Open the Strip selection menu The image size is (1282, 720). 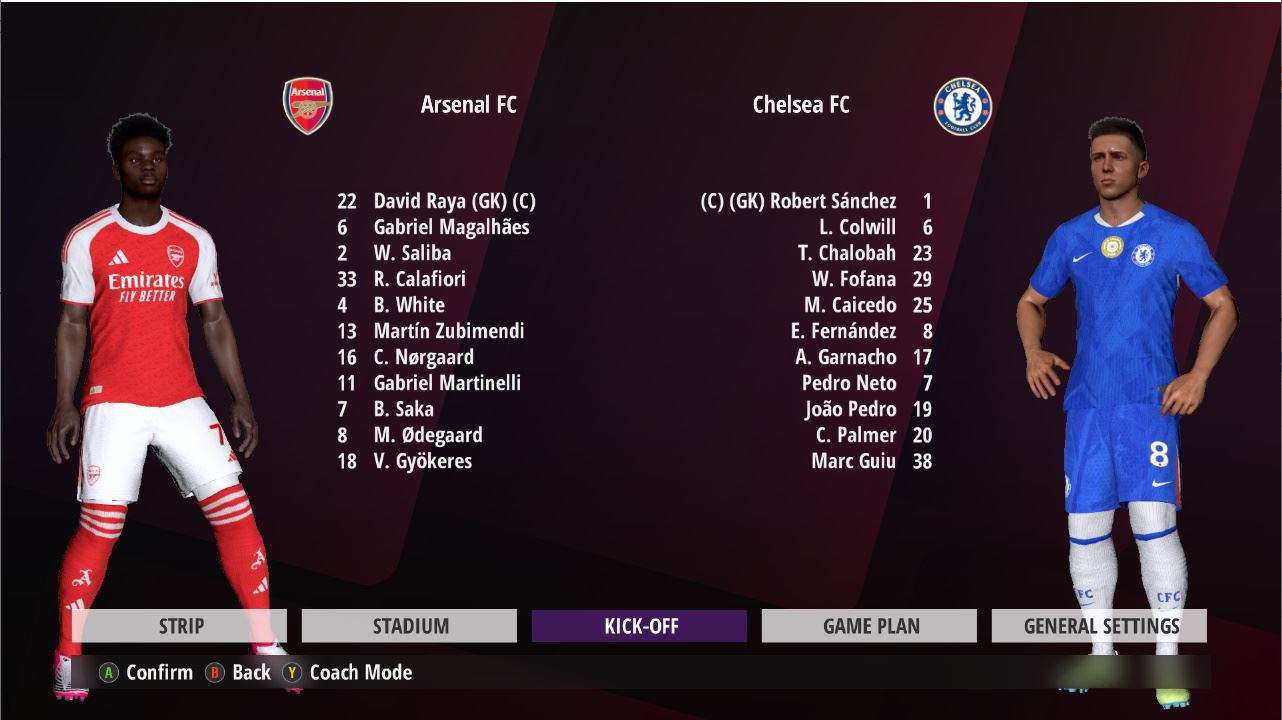pos(180,626)
